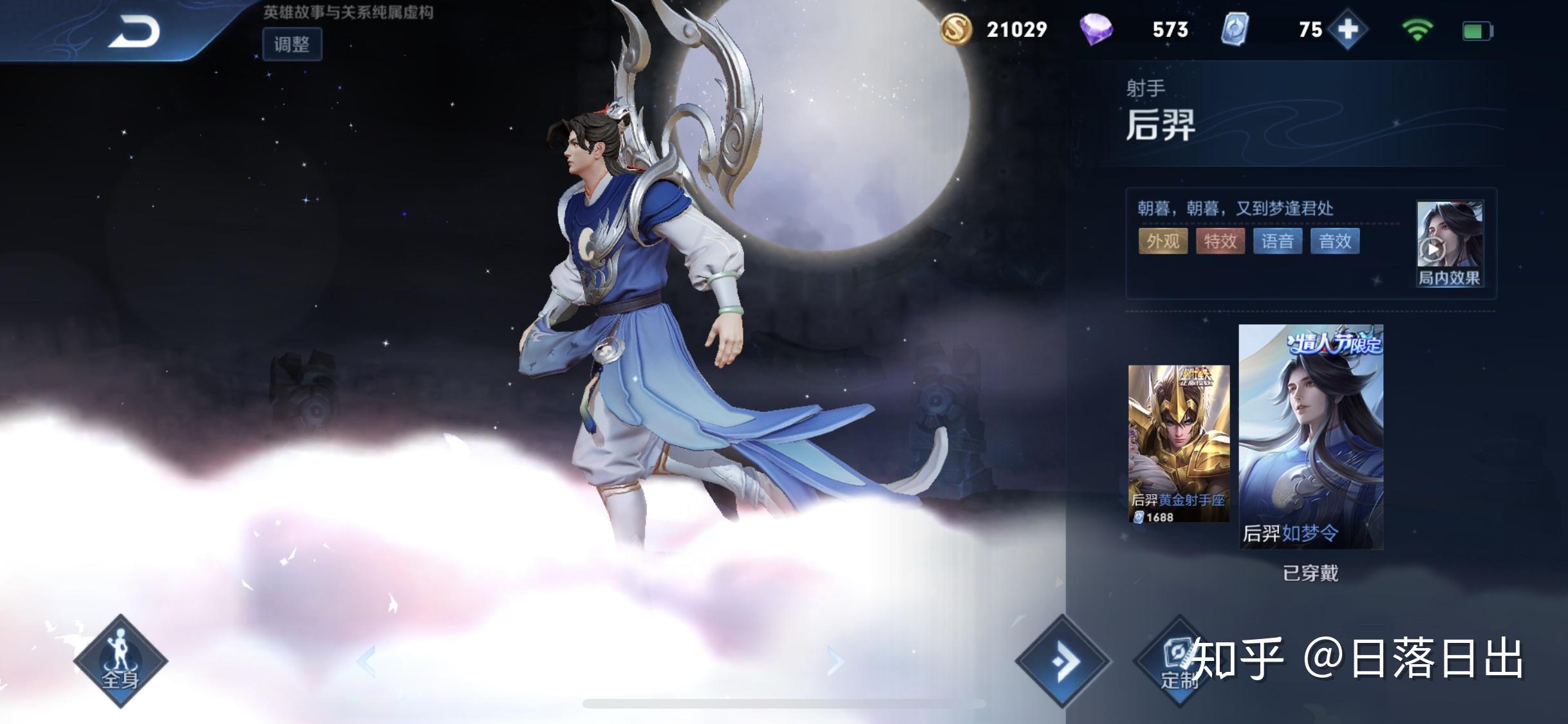Viewport: 1568px width, 724px height.
Task: Enable the 特效 effects option
Action: click(x=1221, y=241)
